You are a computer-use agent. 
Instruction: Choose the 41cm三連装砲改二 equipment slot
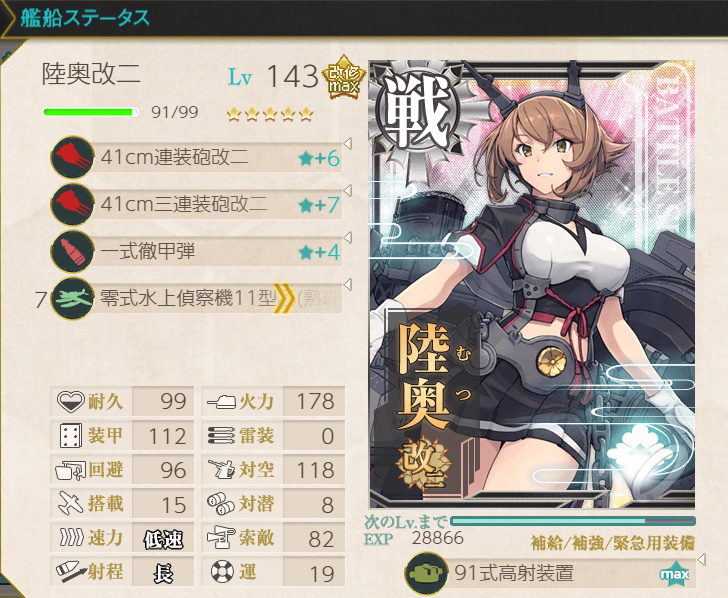(198, 204)
